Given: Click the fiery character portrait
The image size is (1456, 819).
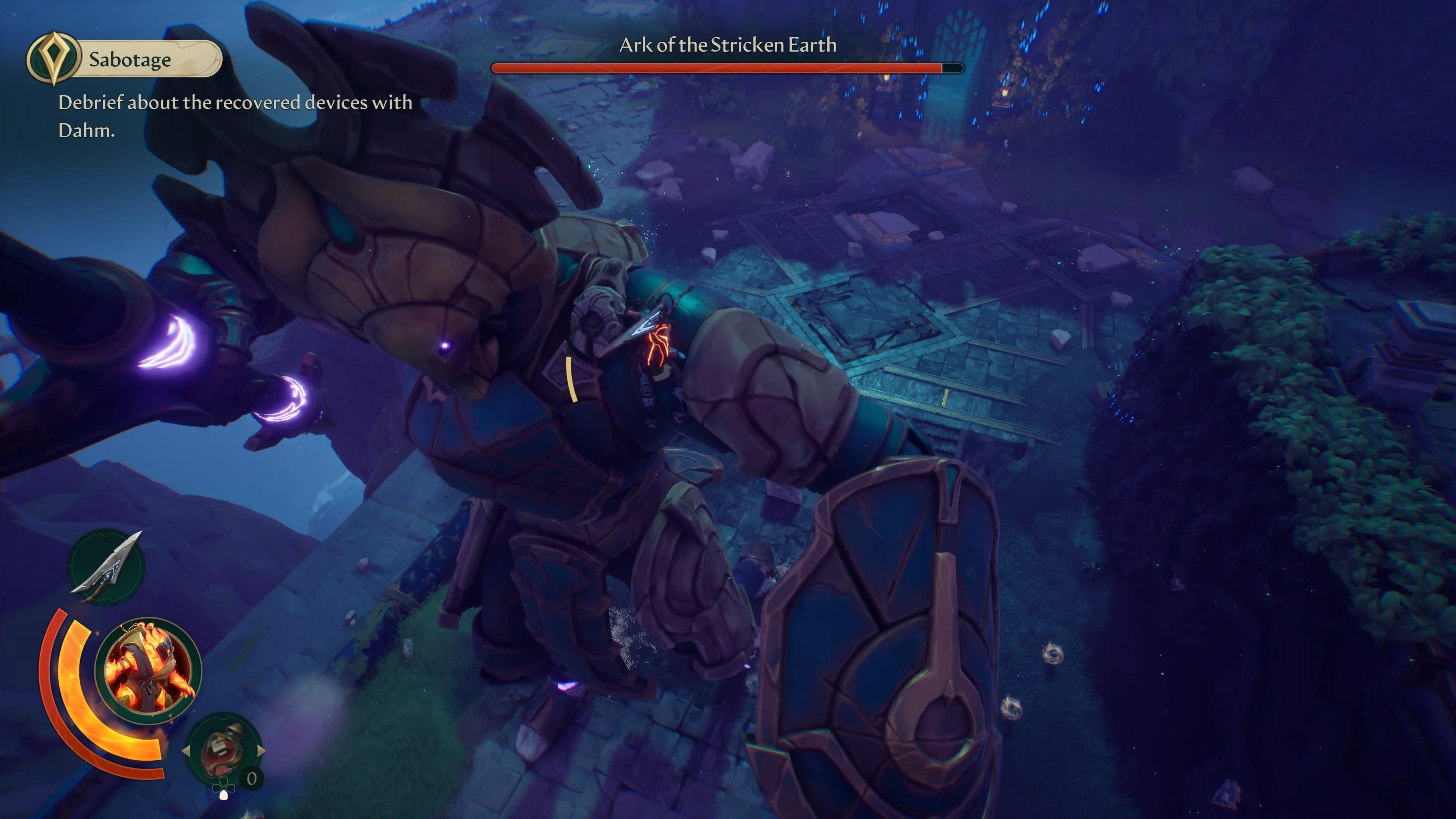Looking at the screenshot, I should point(148,670).
